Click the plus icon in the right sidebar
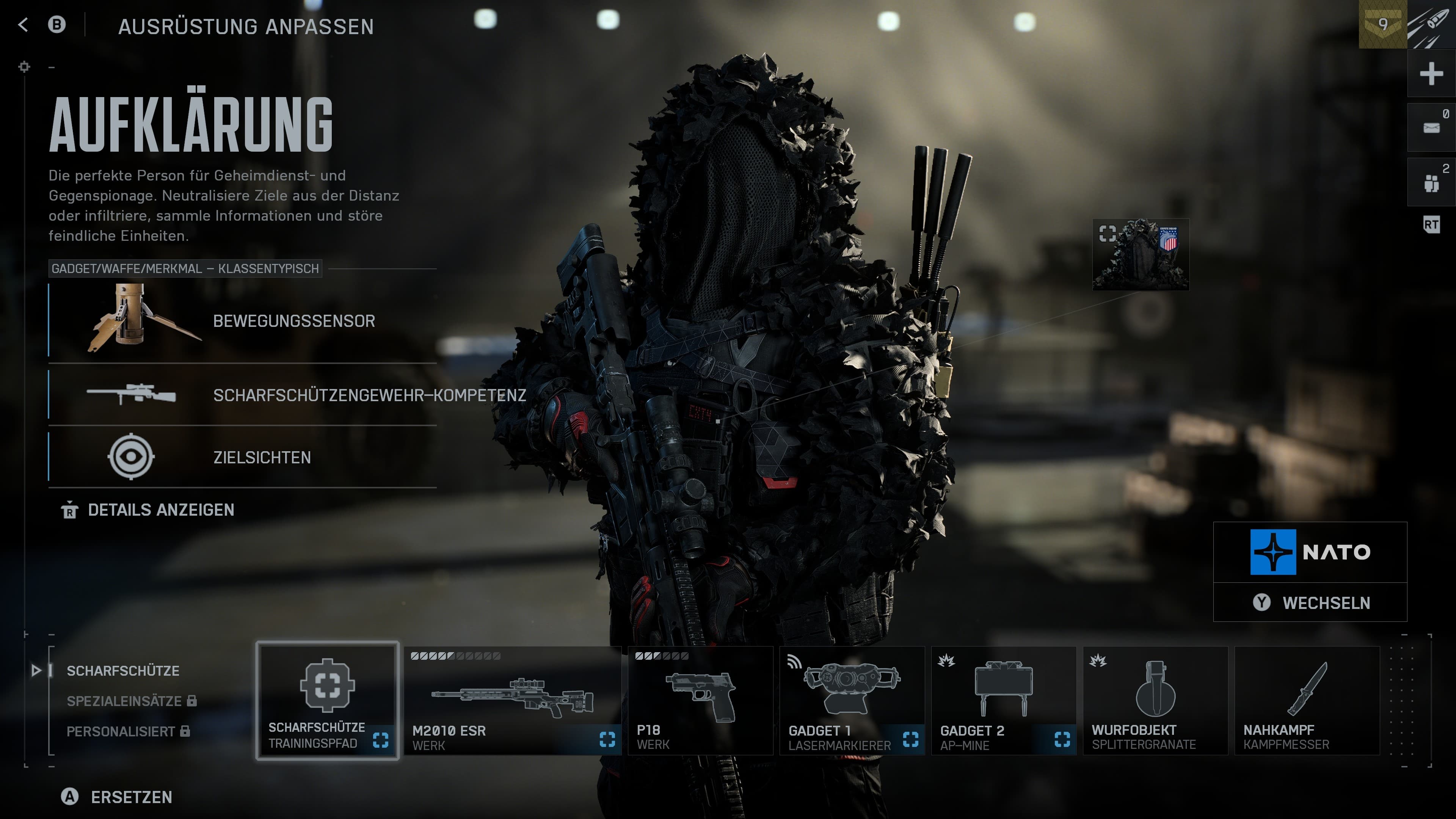 [1431, 74]
